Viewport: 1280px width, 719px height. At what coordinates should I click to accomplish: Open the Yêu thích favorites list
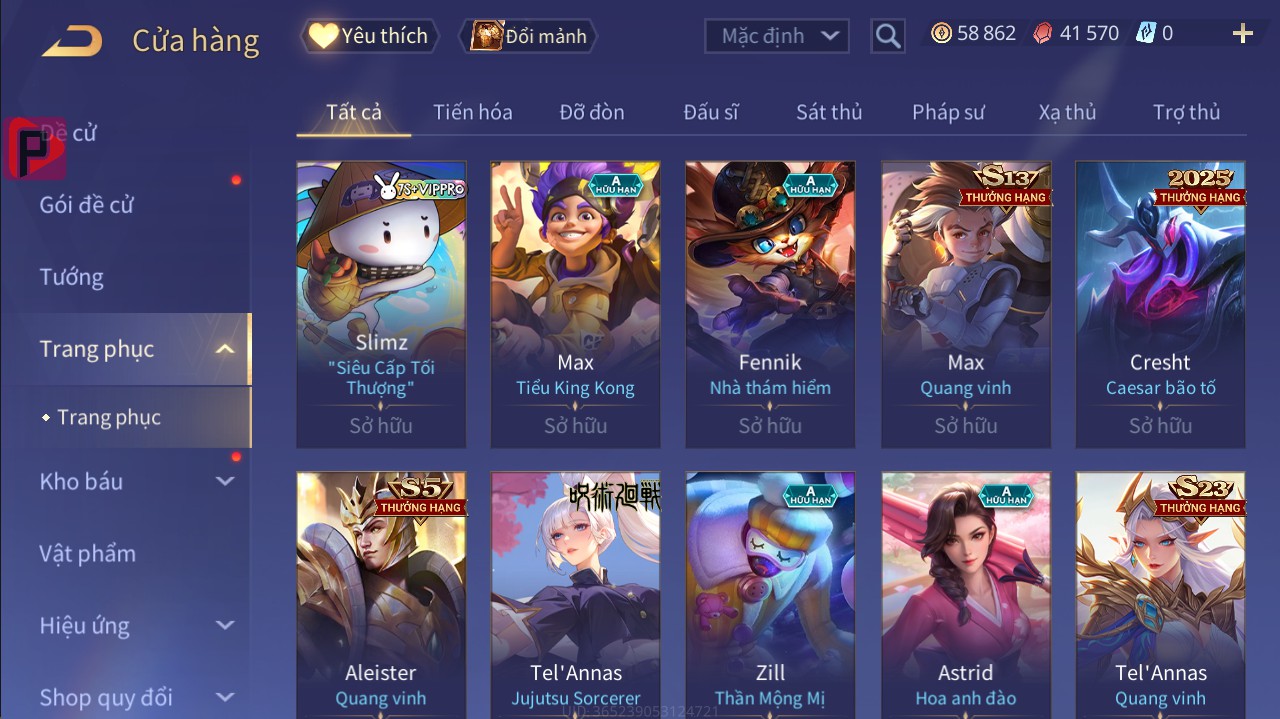[369, 36]
